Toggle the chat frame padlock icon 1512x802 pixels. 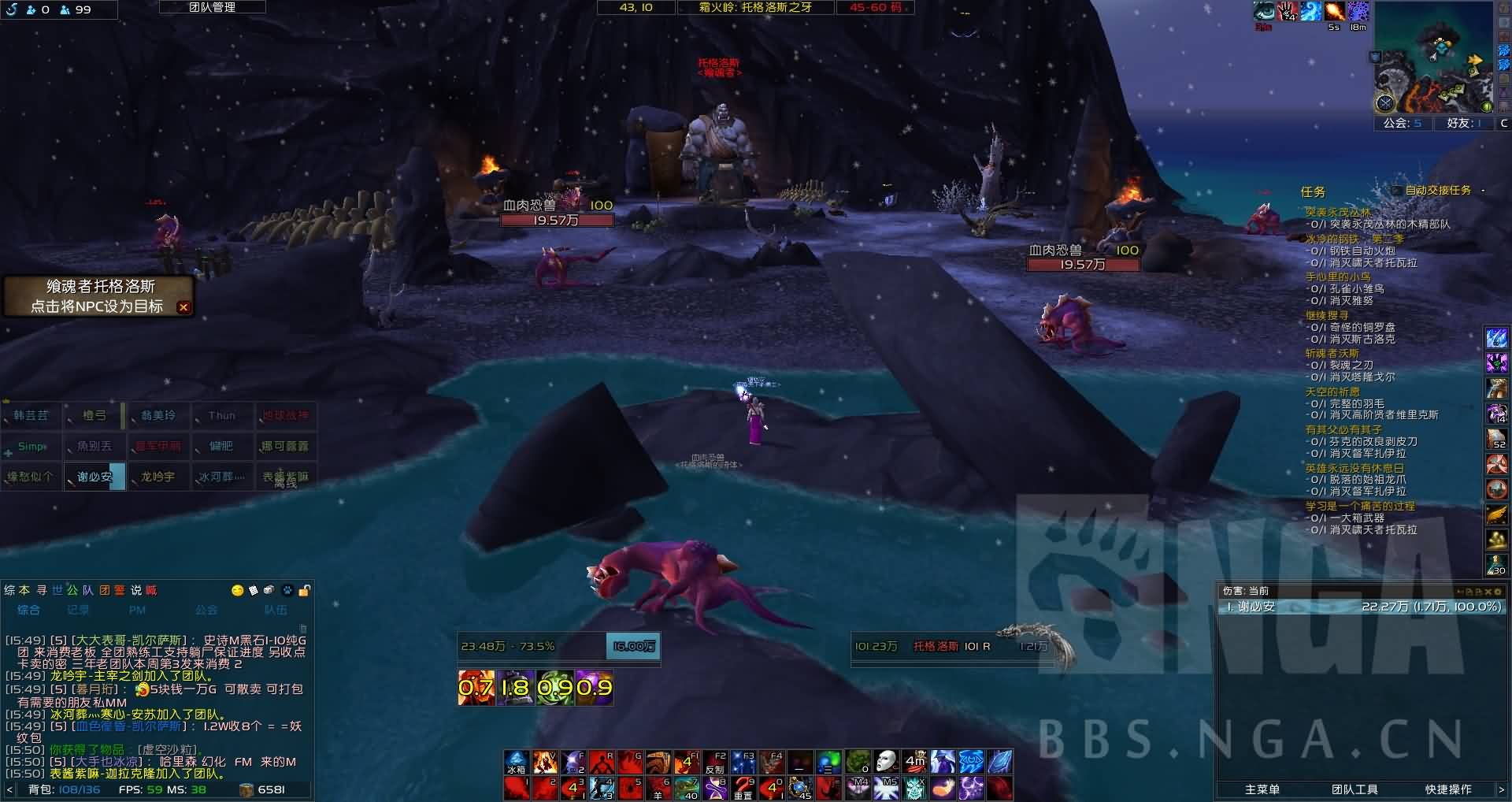pos(305,590)
